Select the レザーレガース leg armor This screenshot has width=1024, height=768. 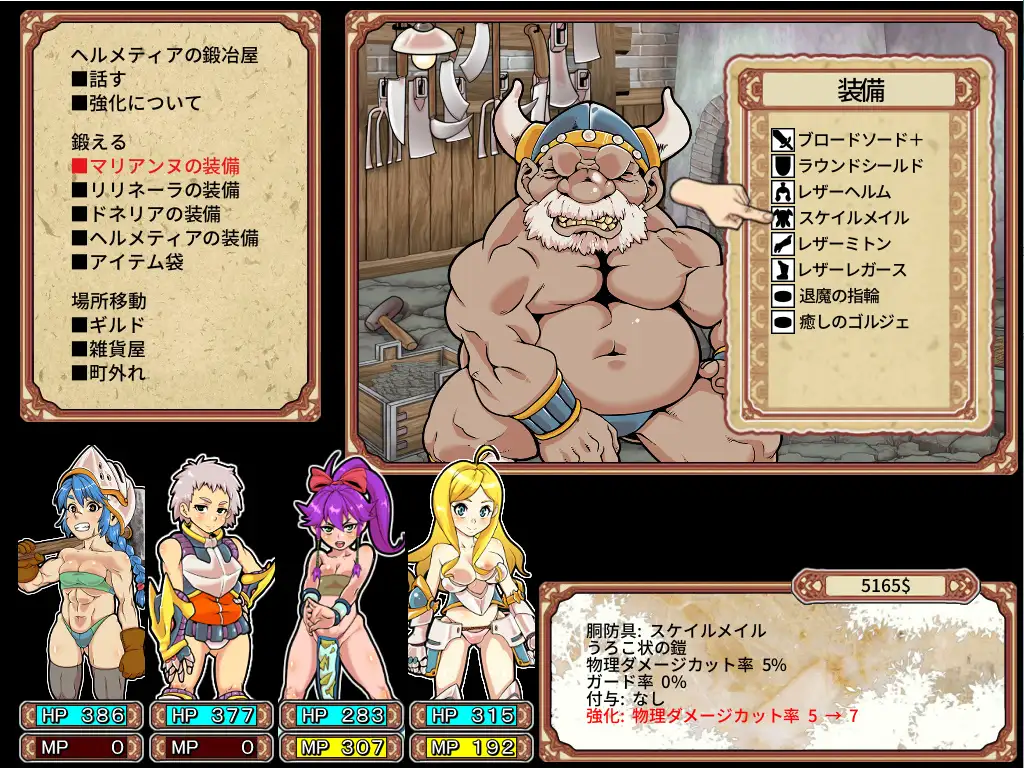tap(852, 270)
